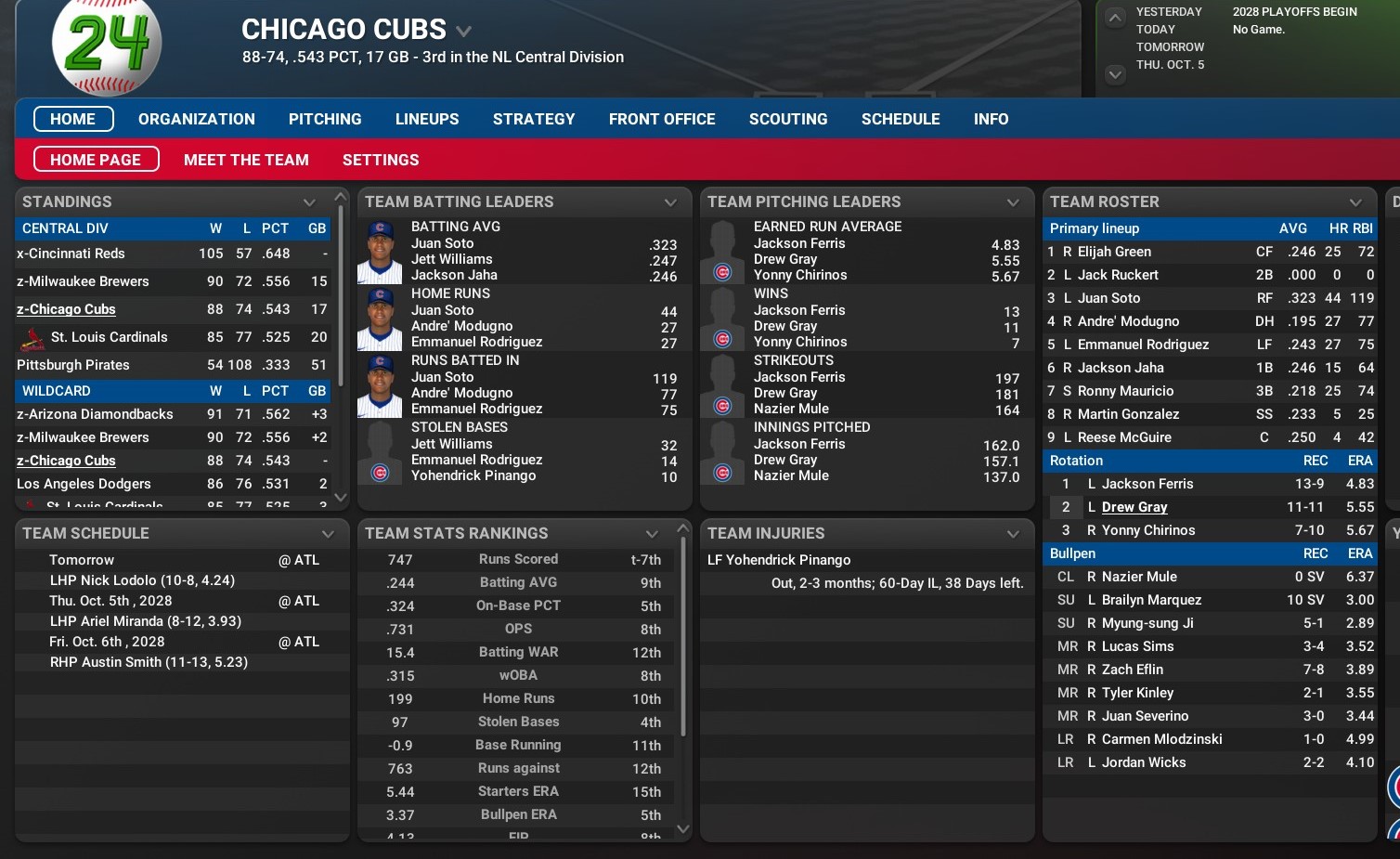Switch to the Scouting menu
Image resolution: width=1400 pixels, height=859 pixels.
click(788, 119)
